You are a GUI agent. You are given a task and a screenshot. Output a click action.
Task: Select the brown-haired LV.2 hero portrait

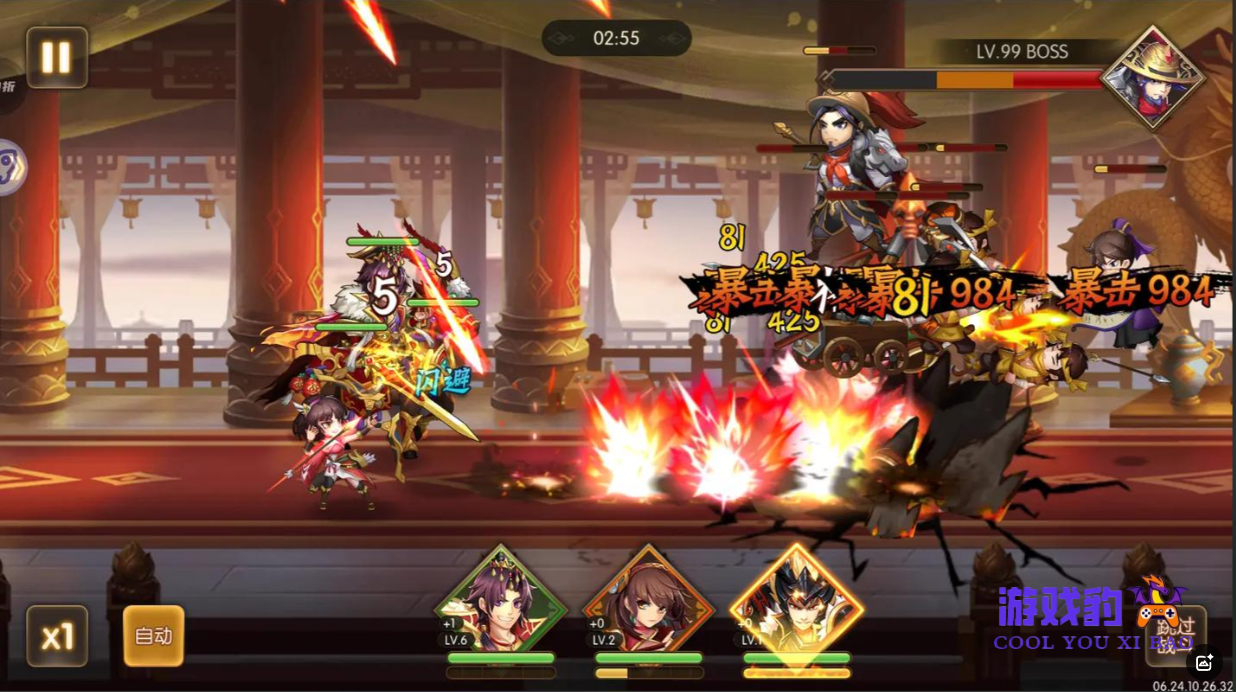point(648,603)
